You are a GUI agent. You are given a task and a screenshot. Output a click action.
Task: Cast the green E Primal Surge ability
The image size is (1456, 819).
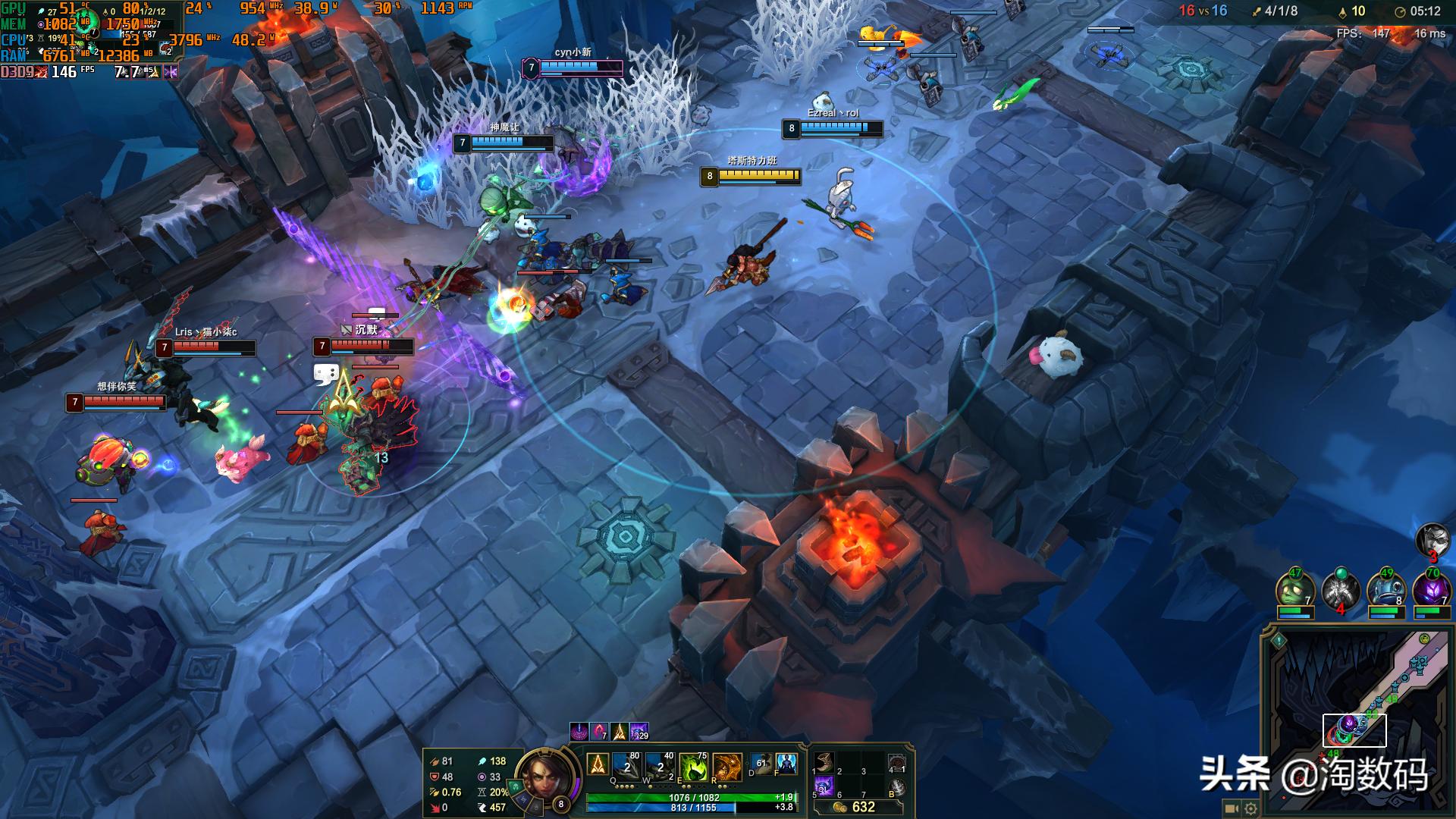[693, 767]
